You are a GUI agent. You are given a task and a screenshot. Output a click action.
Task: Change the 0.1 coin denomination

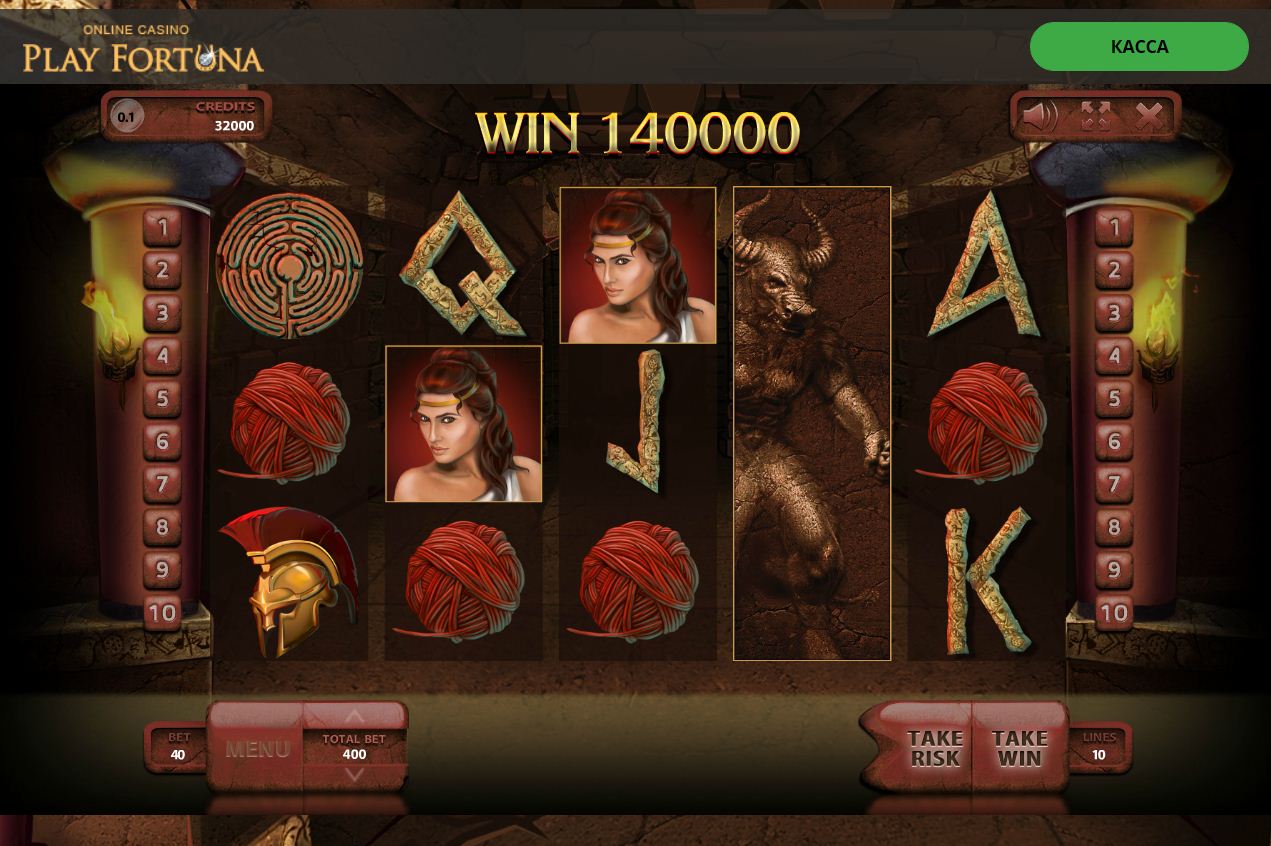coord(126,117)
